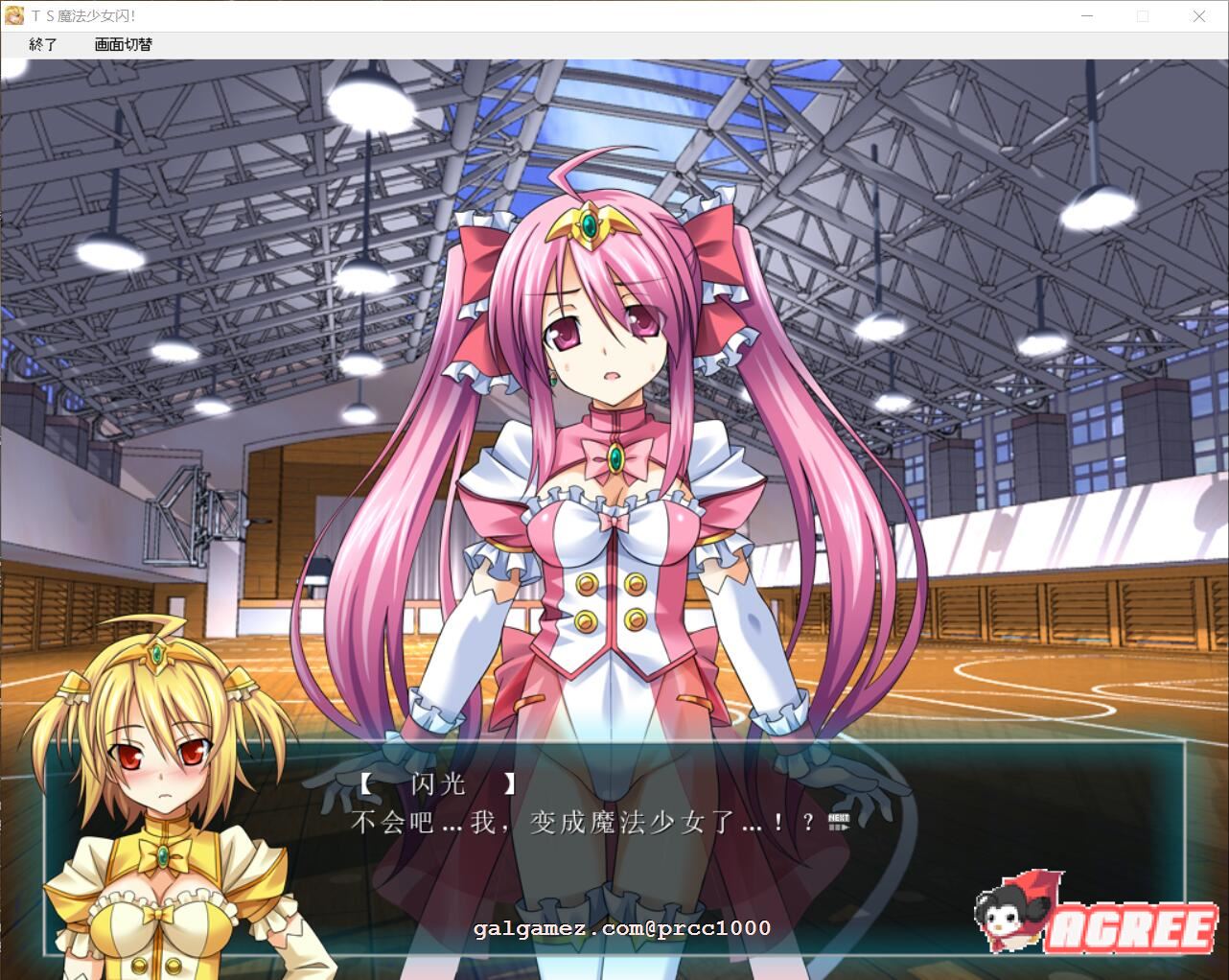
Task: Click the game icon in the title bar
Action: (13, 15)
